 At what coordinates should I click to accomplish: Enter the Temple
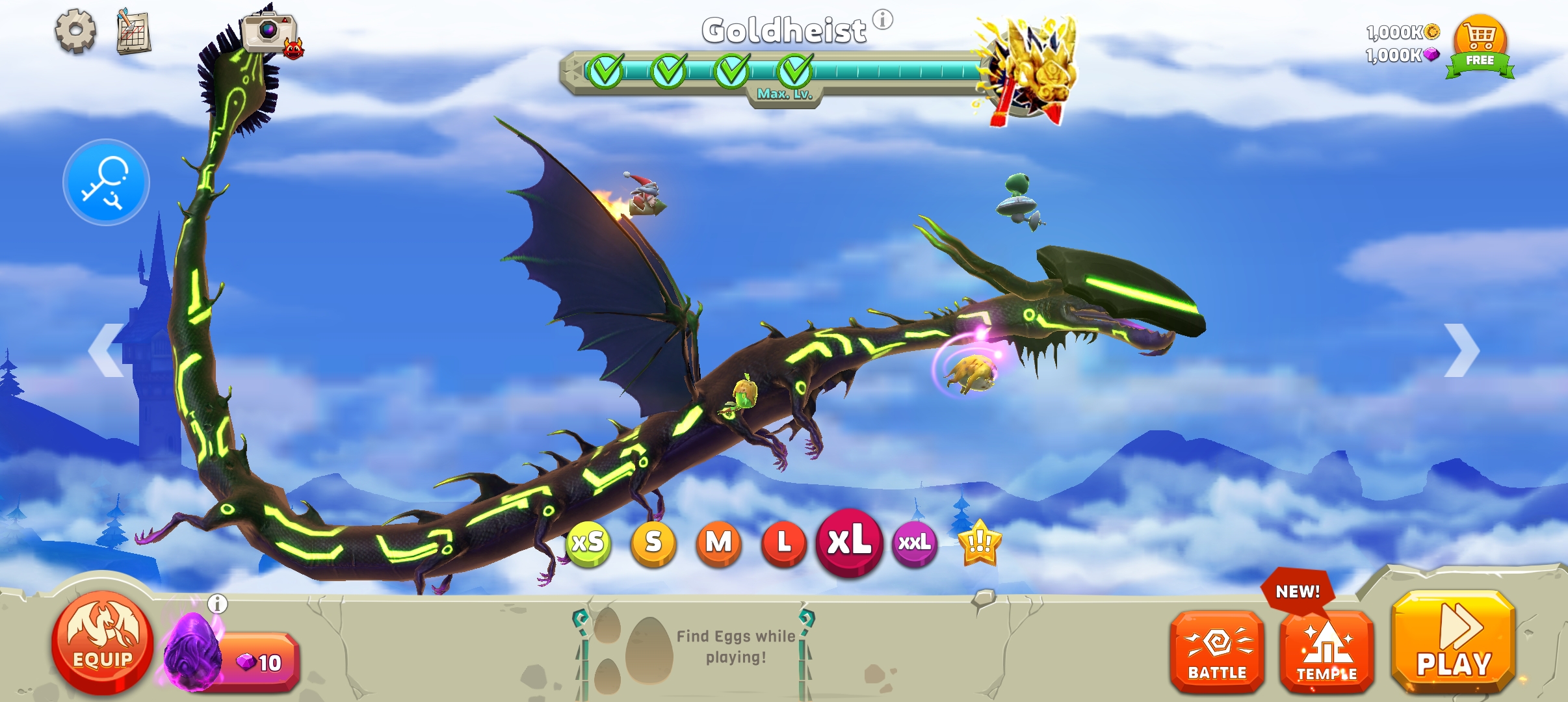pos(1327,652)
